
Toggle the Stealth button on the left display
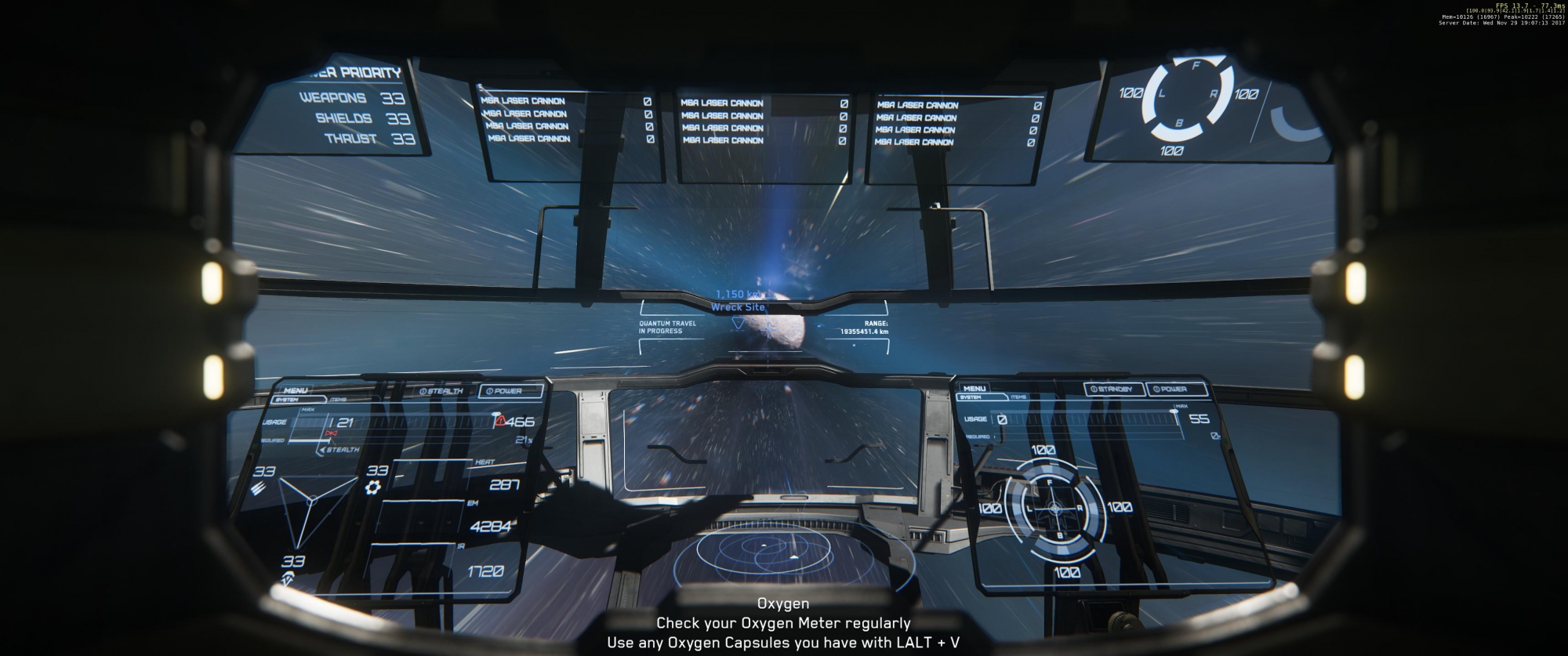point(442,391)
